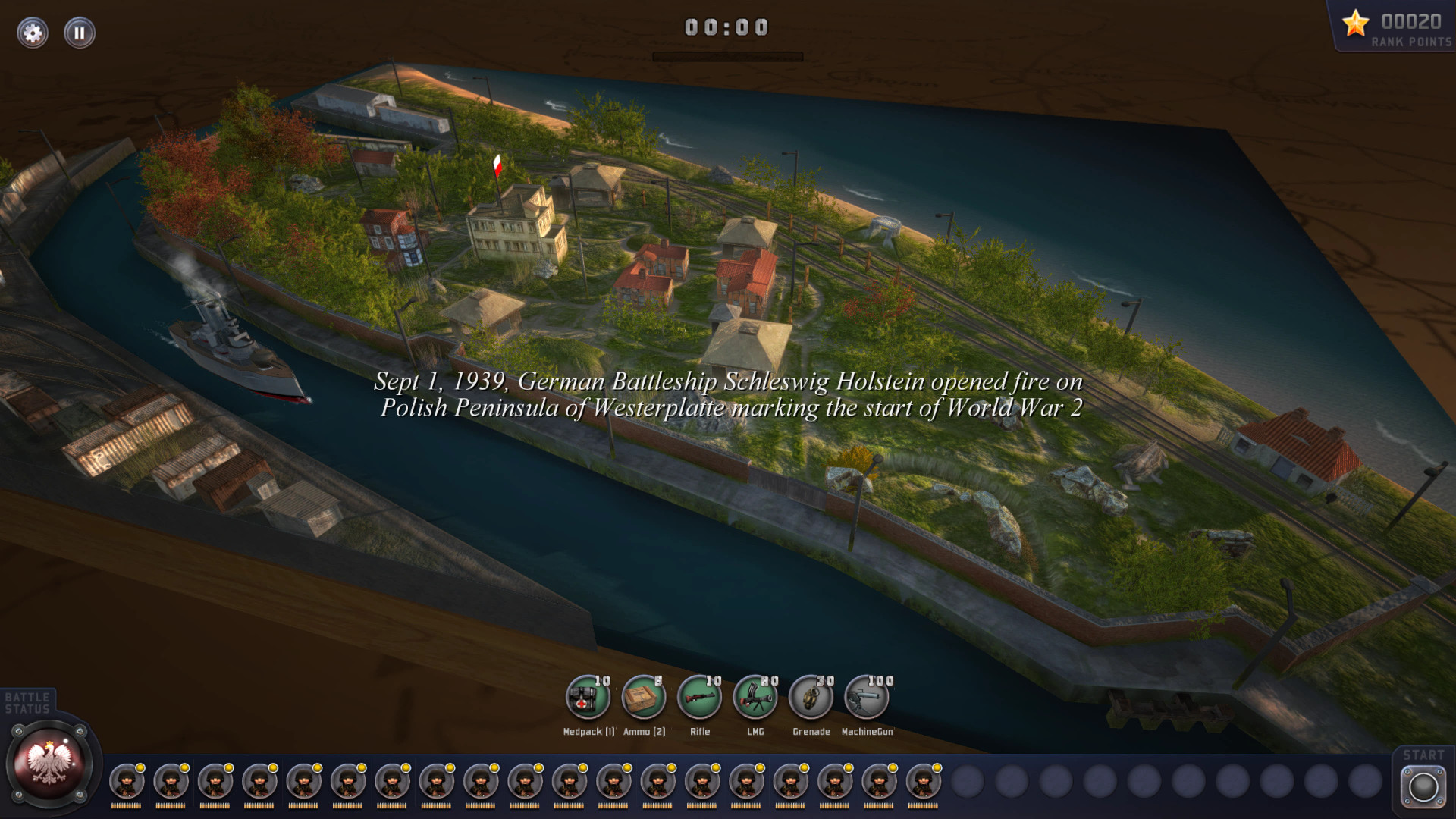The image size is (1456, 819).
Task: Click the 00:00 mission timer
Action: tap(725, 27)
